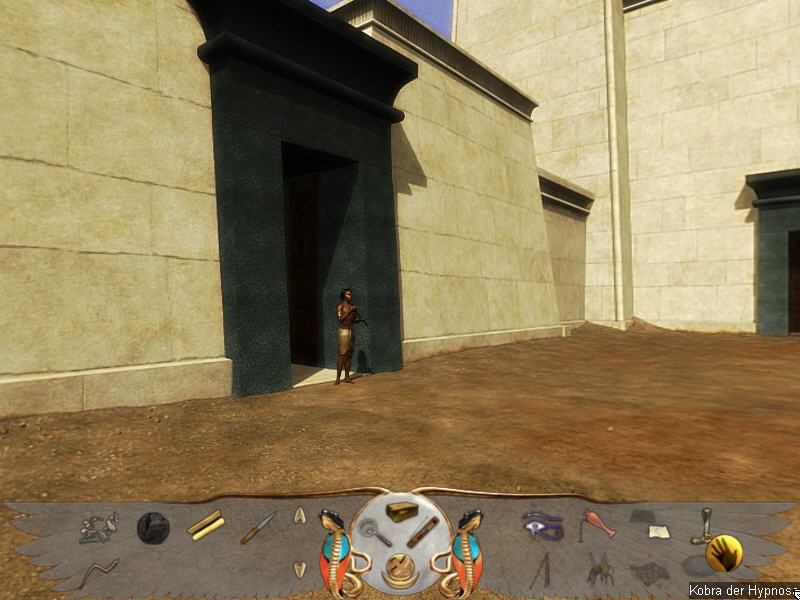
Task: Choose the pink vase-shaped item
Action: 598,523
